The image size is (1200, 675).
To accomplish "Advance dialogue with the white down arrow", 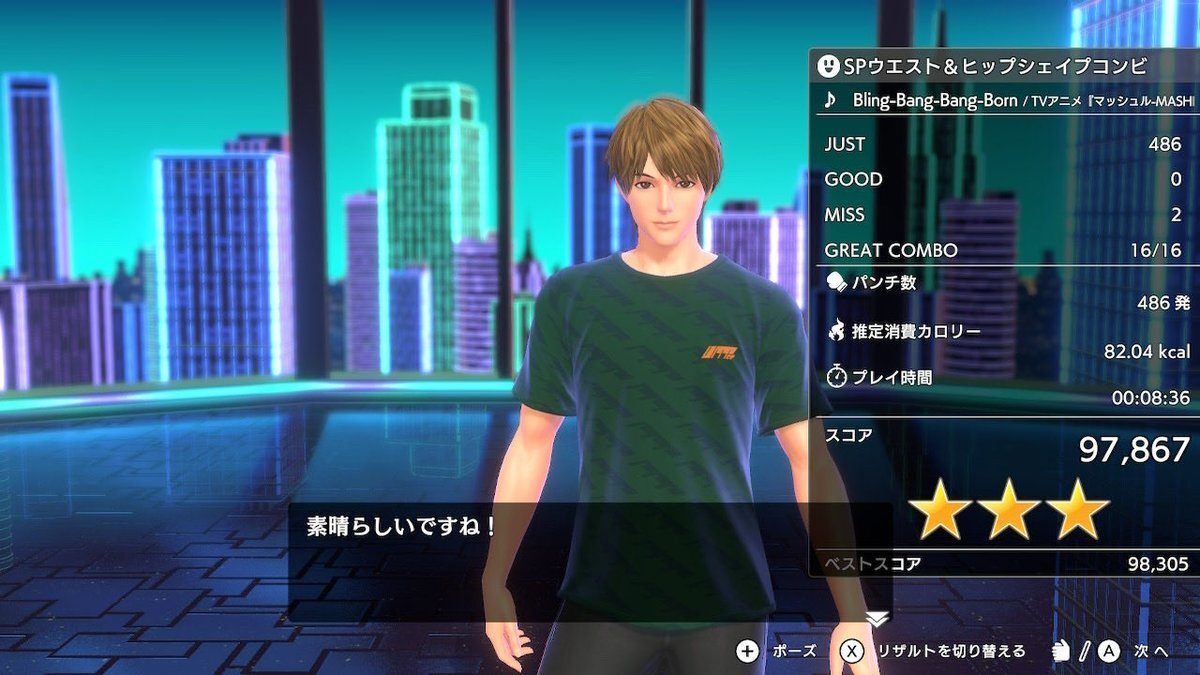I will pos(876,619).
